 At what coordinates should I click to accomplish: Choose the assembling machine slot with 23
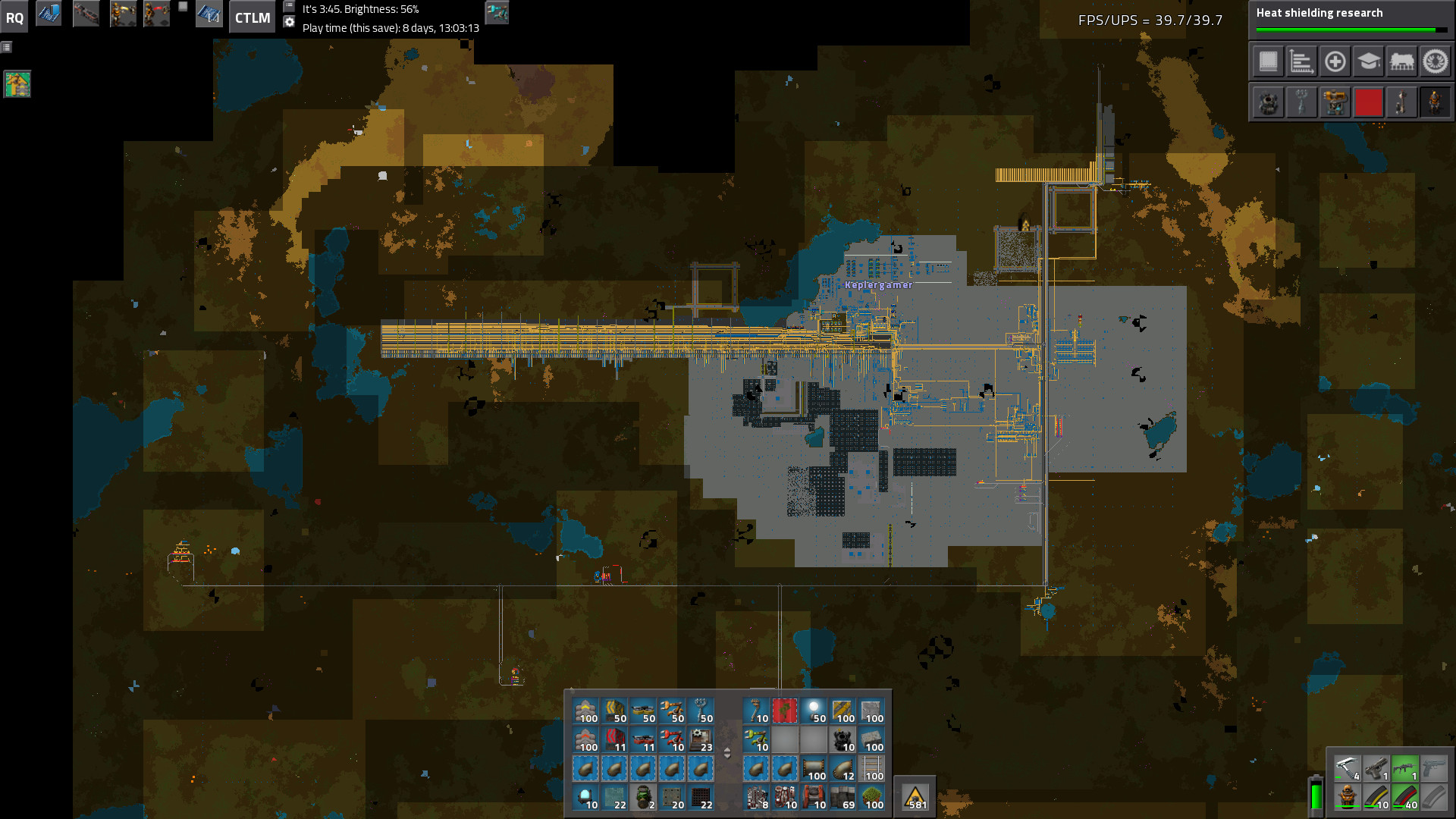701,739
